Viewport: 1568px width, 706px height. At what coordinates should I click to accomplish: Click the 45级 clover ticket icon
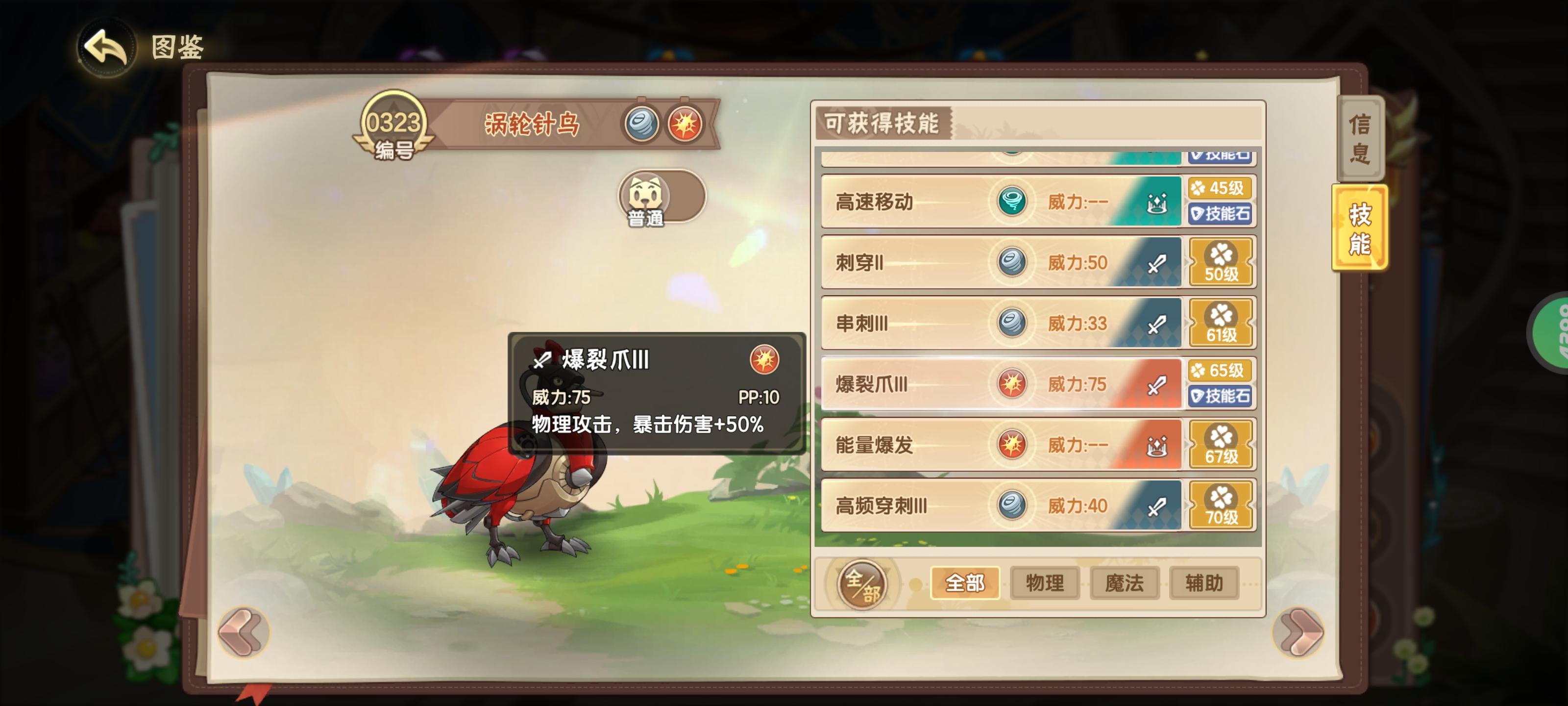pos(1221,188)
